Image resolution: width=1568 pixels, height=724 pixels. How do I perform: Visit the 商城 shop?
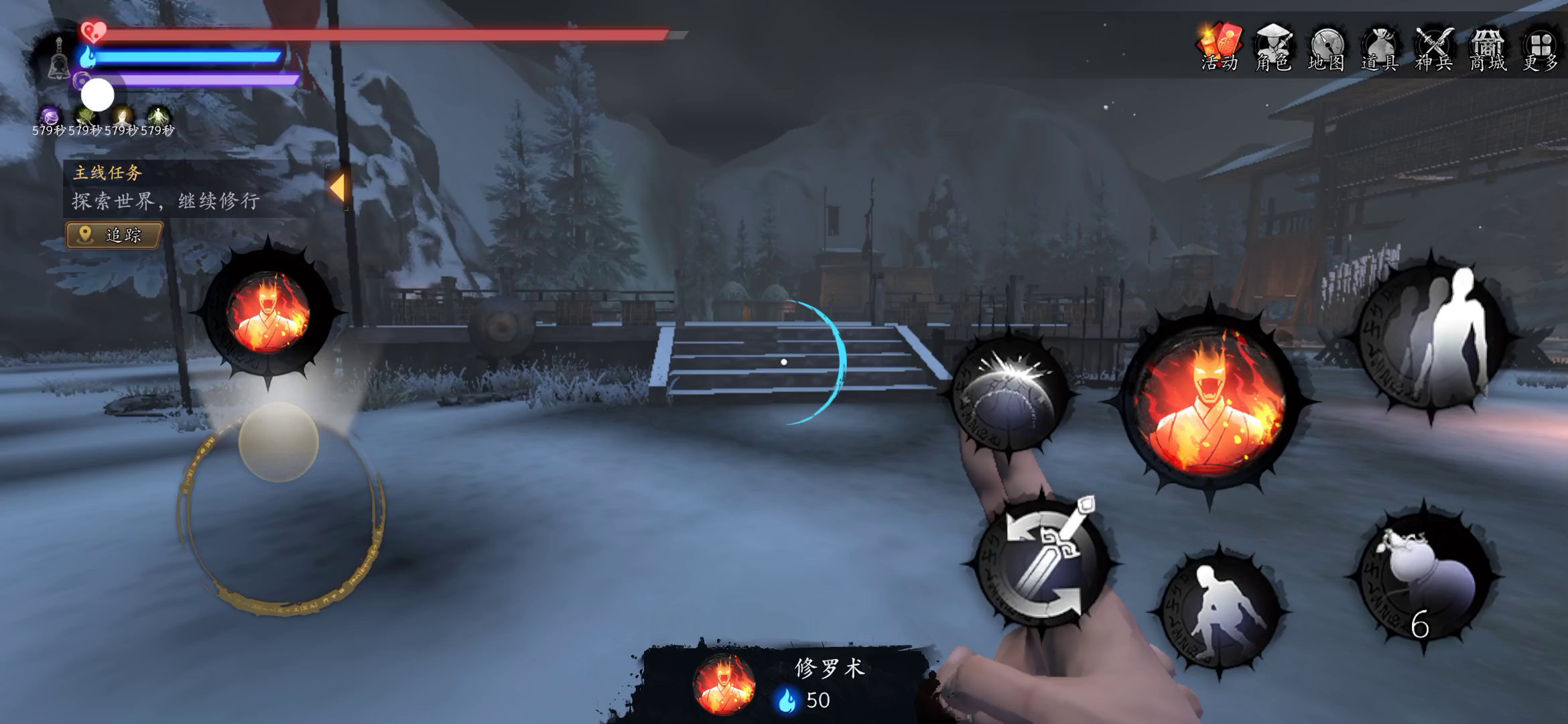[1488, 47]
